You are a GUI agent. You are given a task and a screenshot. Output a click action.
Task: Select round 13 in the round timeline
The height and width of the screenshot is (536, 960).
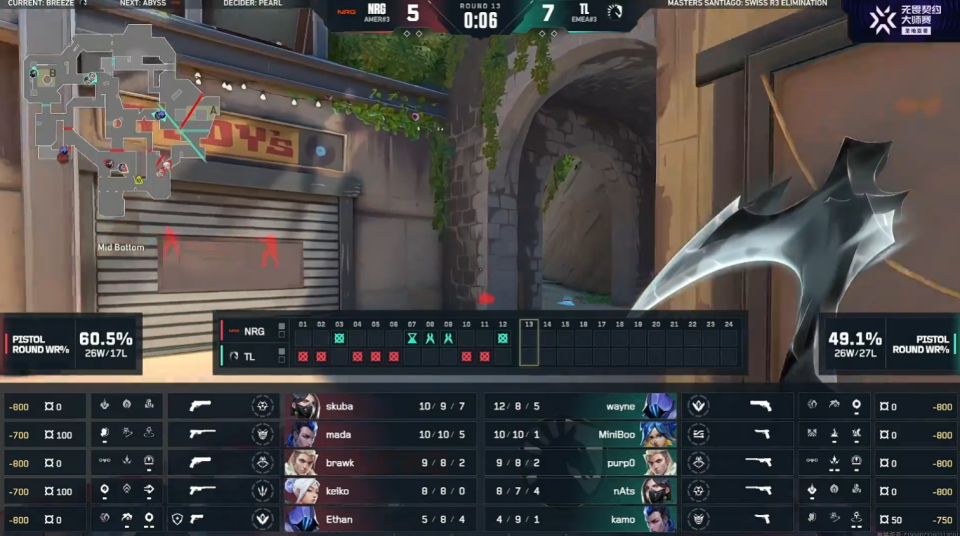pyautogui.click(x=529, y=345)
